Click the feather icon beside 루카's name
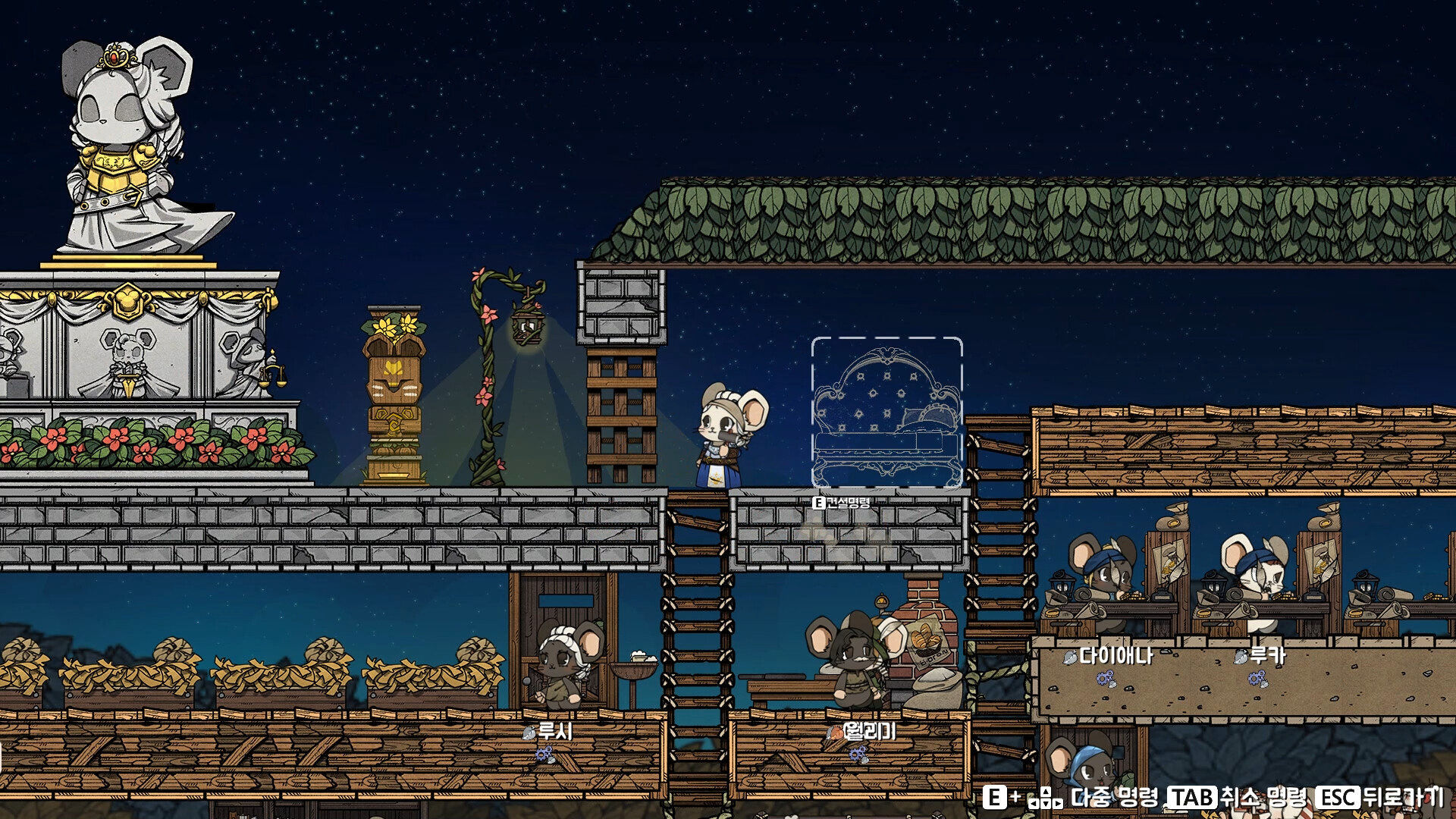Viewport: 1456px width, 819px height. (x=1240, y=658)
